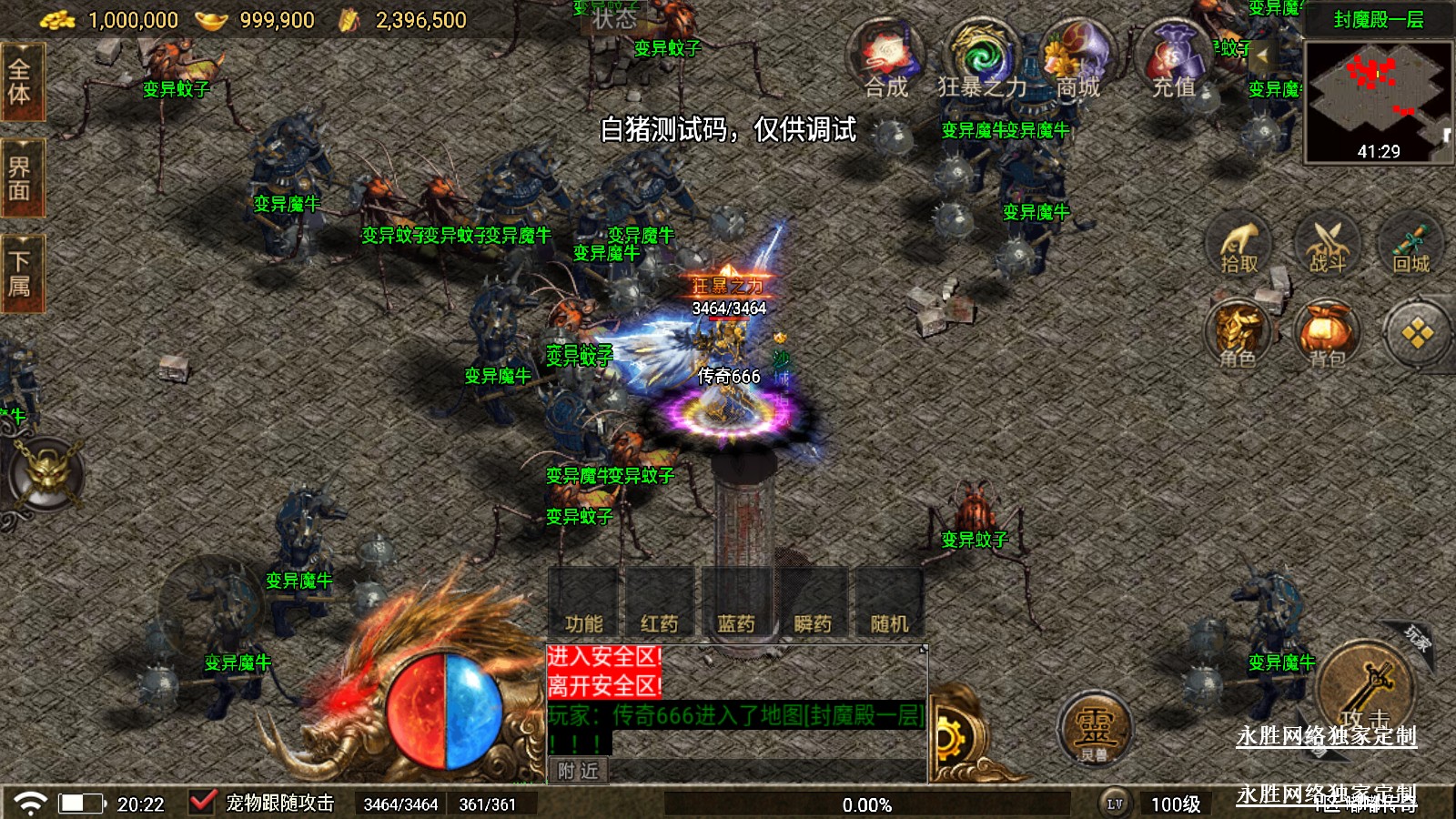
Task: Activate the 随机 random teleport slot
Action: [889, 602]
